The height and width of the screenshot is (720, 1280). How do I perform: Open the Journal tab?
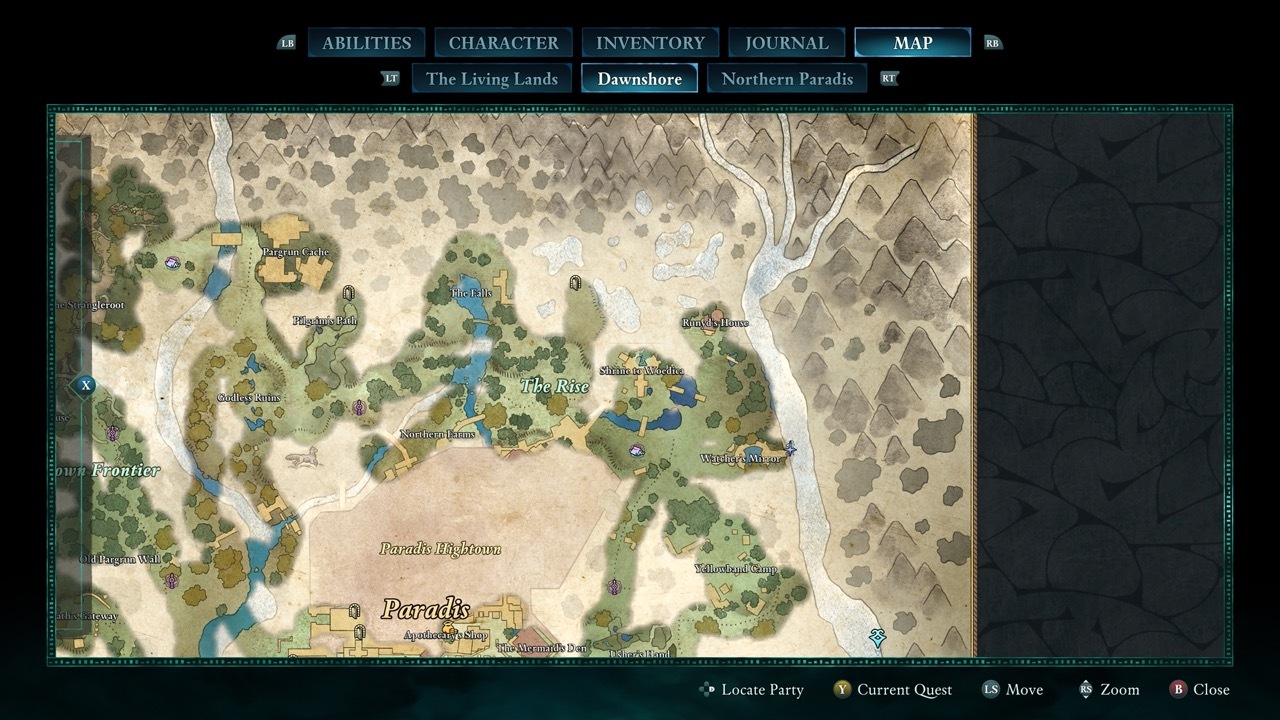pos(787,43)
